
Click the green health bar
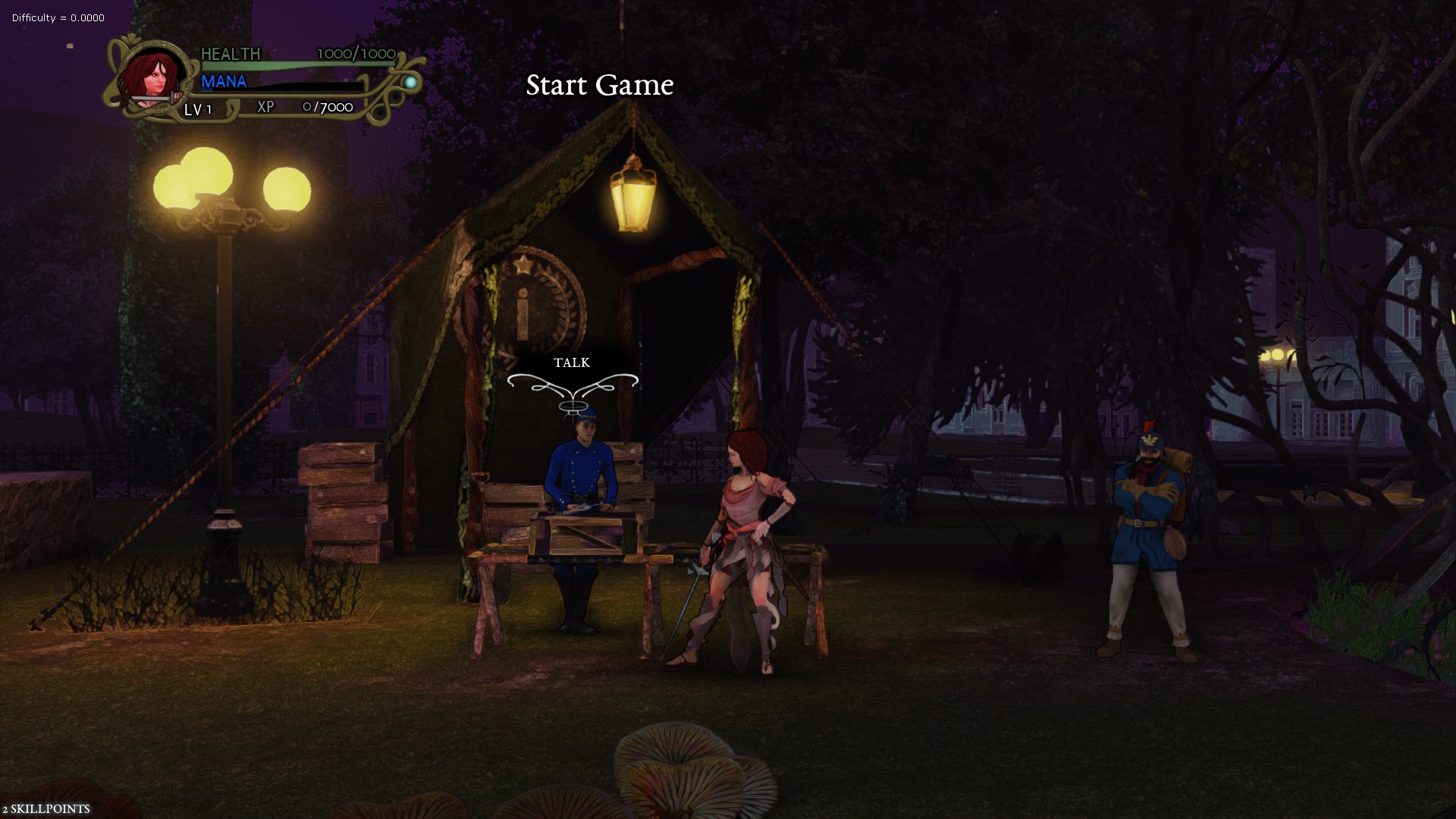tap(288, 64)
